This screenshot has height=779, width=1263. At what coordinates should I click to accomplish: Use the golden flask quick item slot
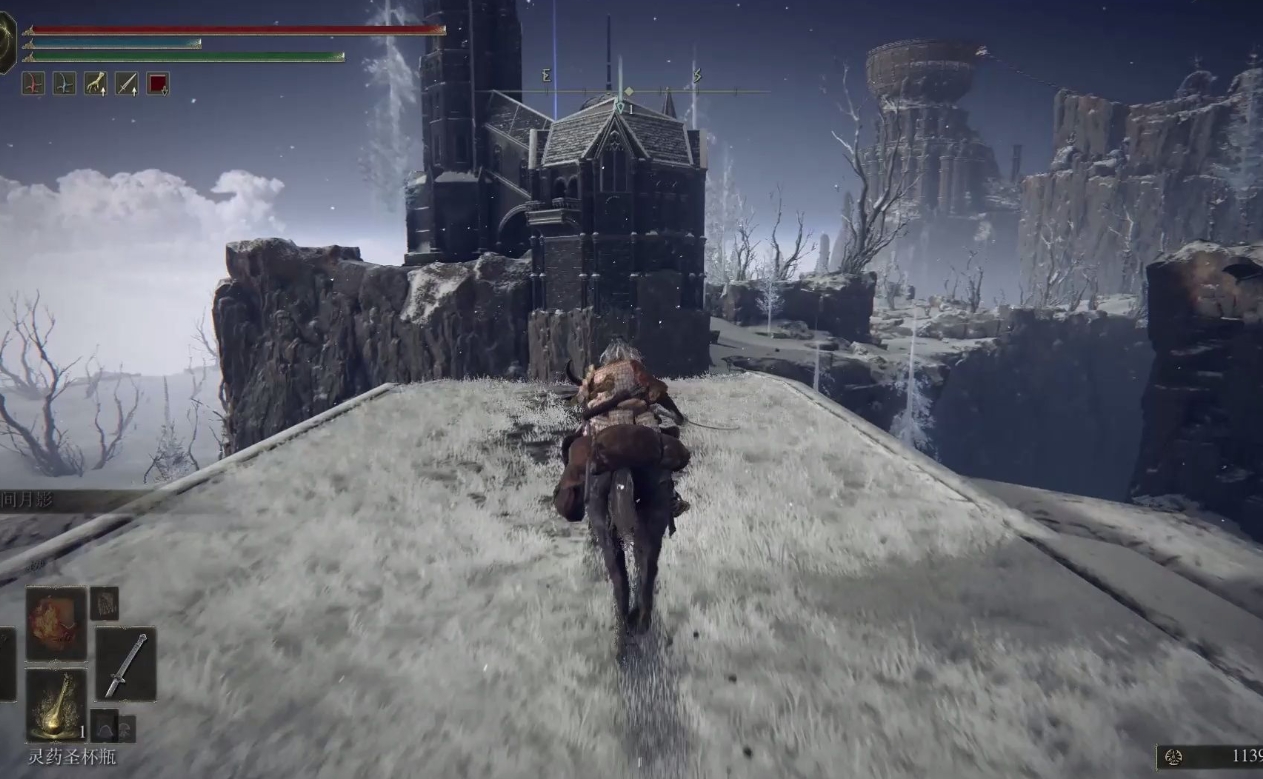click(56, 704)
